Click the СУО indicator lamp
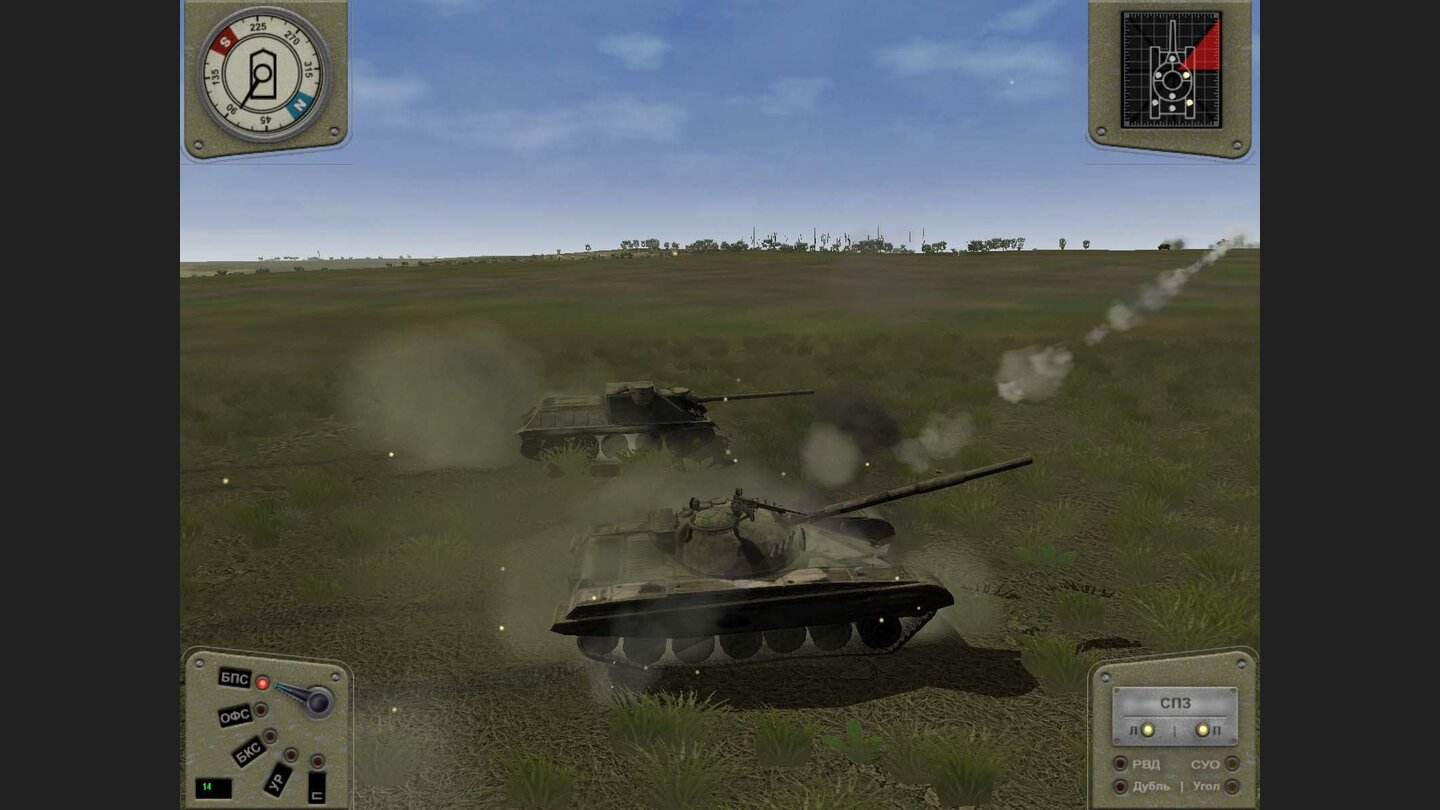Viewport: 1440px width, 810px height. point(1231,765)
